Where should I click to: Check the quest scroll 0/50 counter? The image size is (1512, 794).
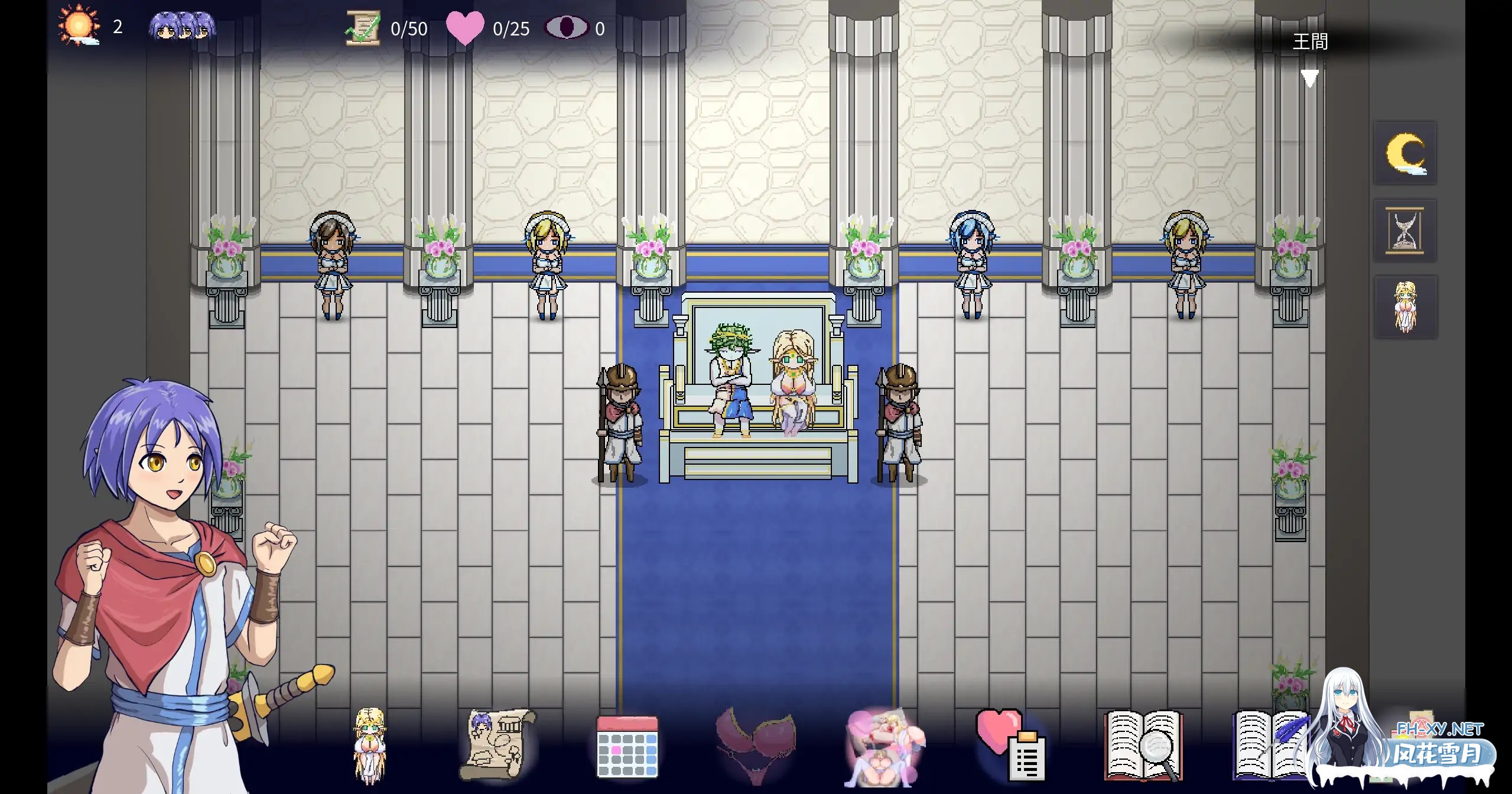(x=363, y=27)
